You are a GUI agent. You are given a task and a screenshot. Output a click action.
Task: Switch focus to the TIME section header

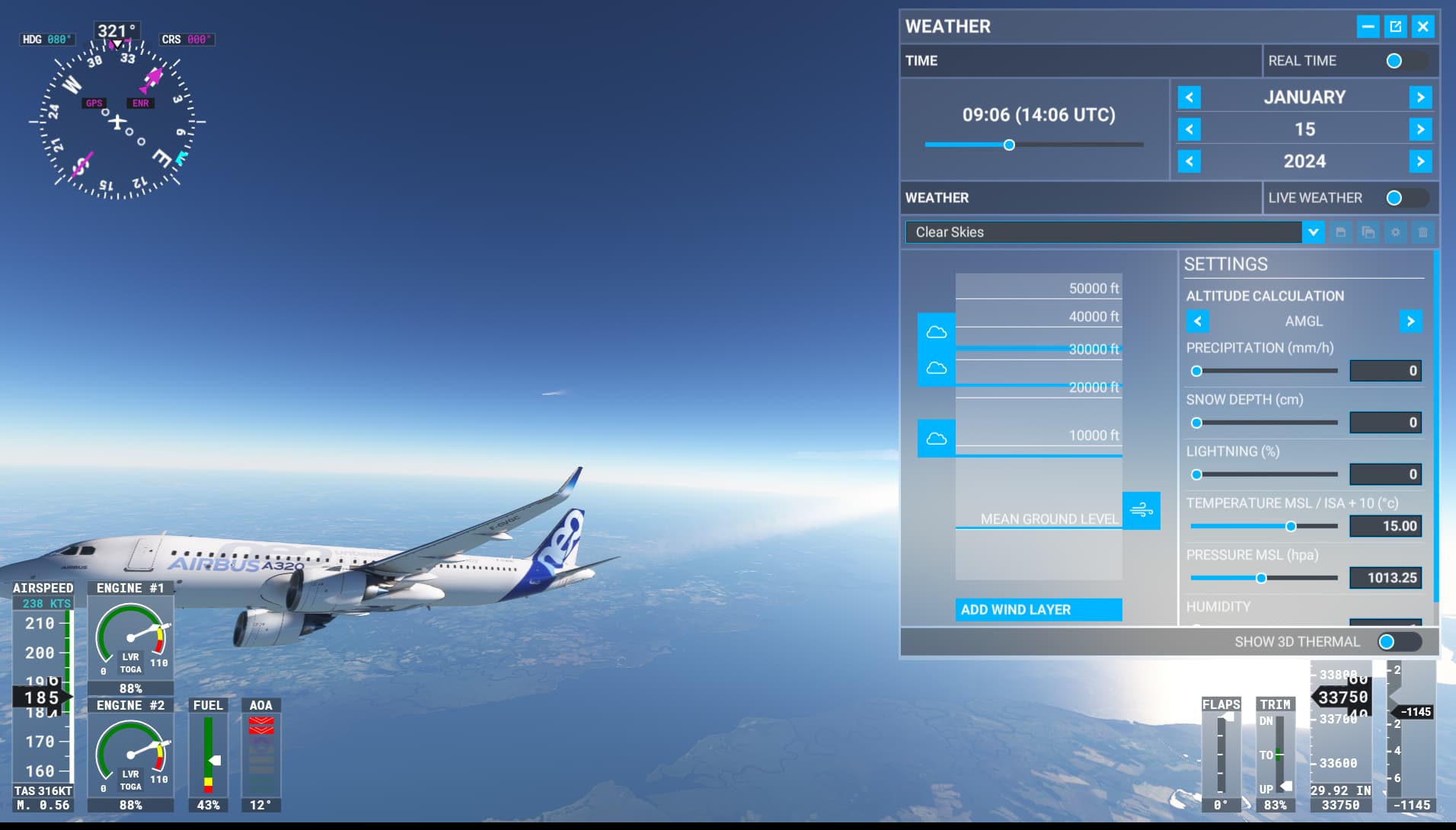[x=921, y=61]
